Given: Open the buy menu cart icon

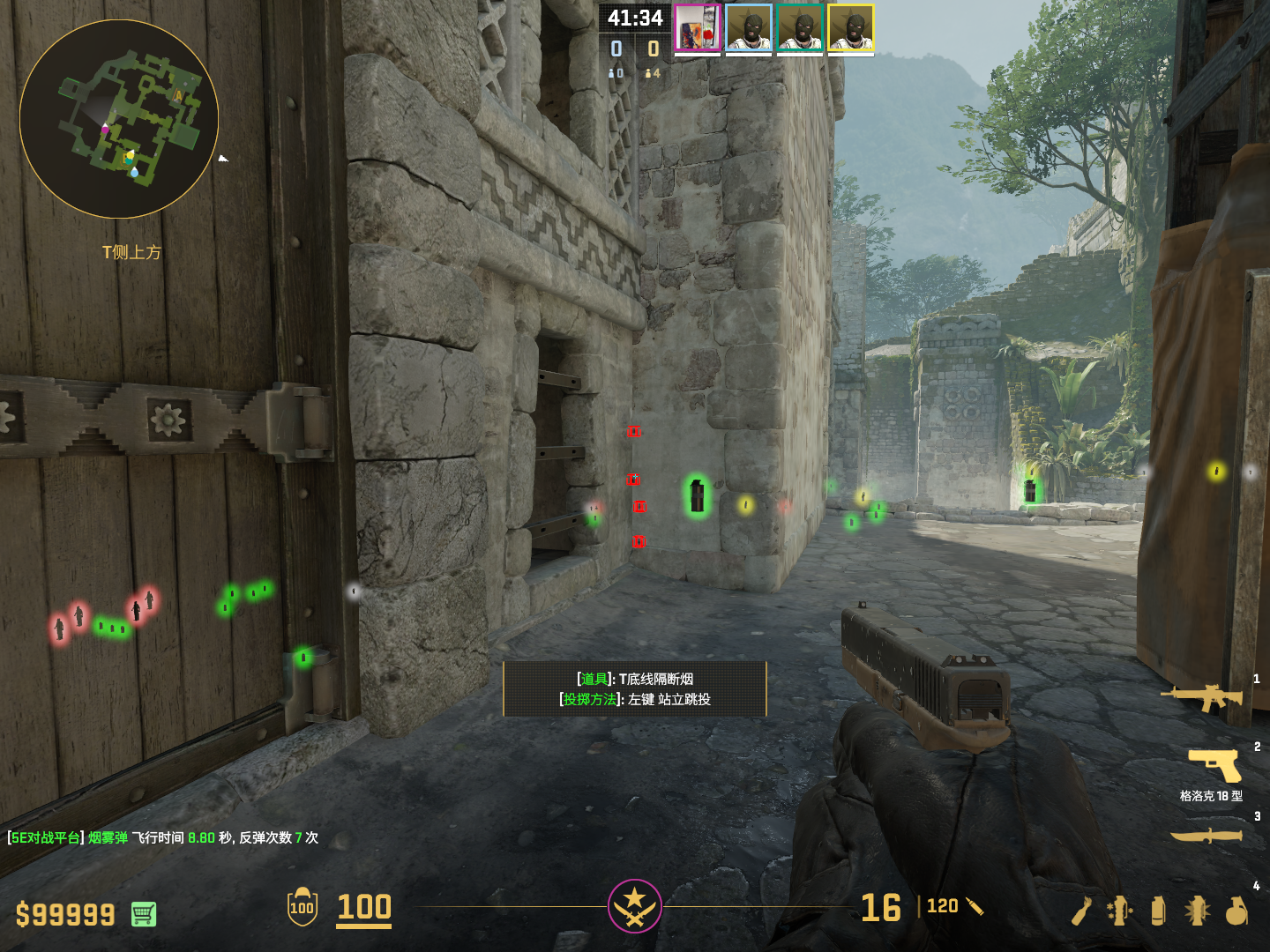Looking at the screenshot, I should pos(144,914).
